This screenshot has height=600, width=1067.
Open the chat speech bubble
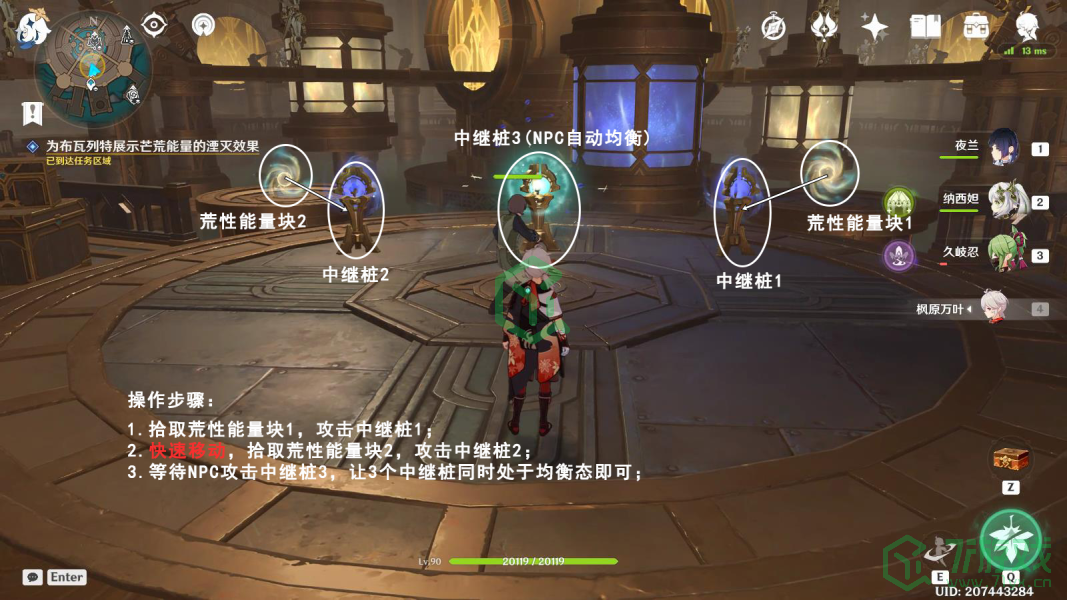point(33,577)
